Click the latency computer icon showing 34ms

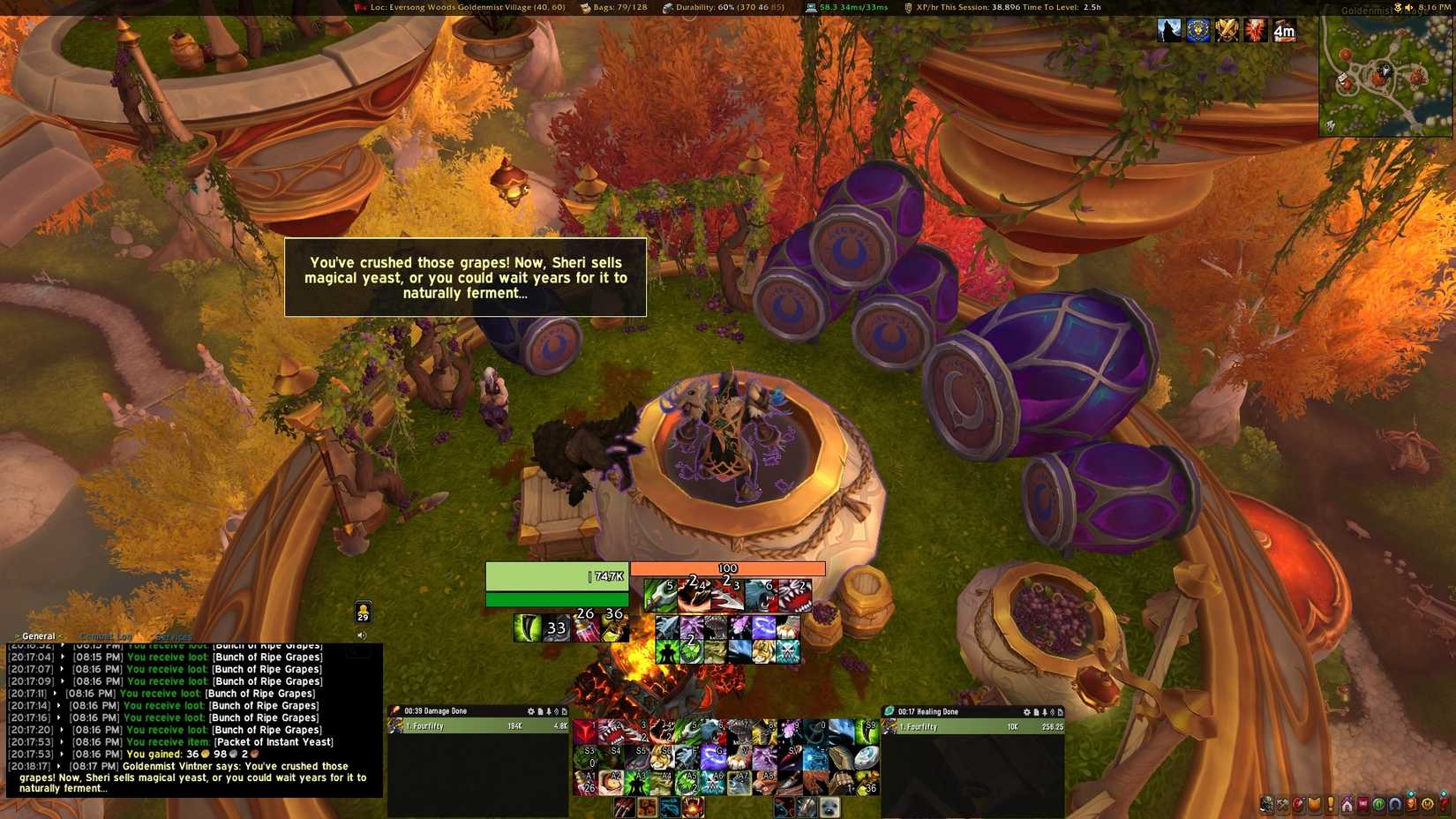coord(814,8)
